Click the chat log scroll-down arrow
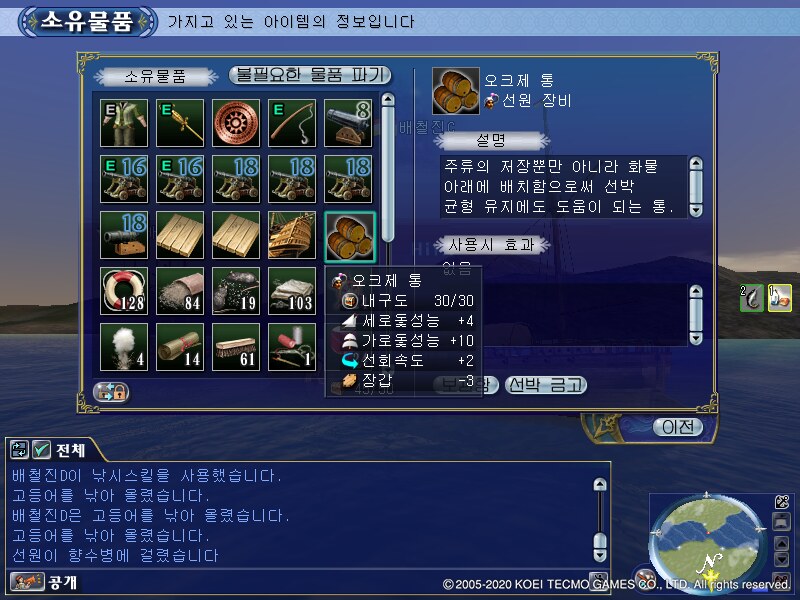800x600 pixels. (600, 558)
